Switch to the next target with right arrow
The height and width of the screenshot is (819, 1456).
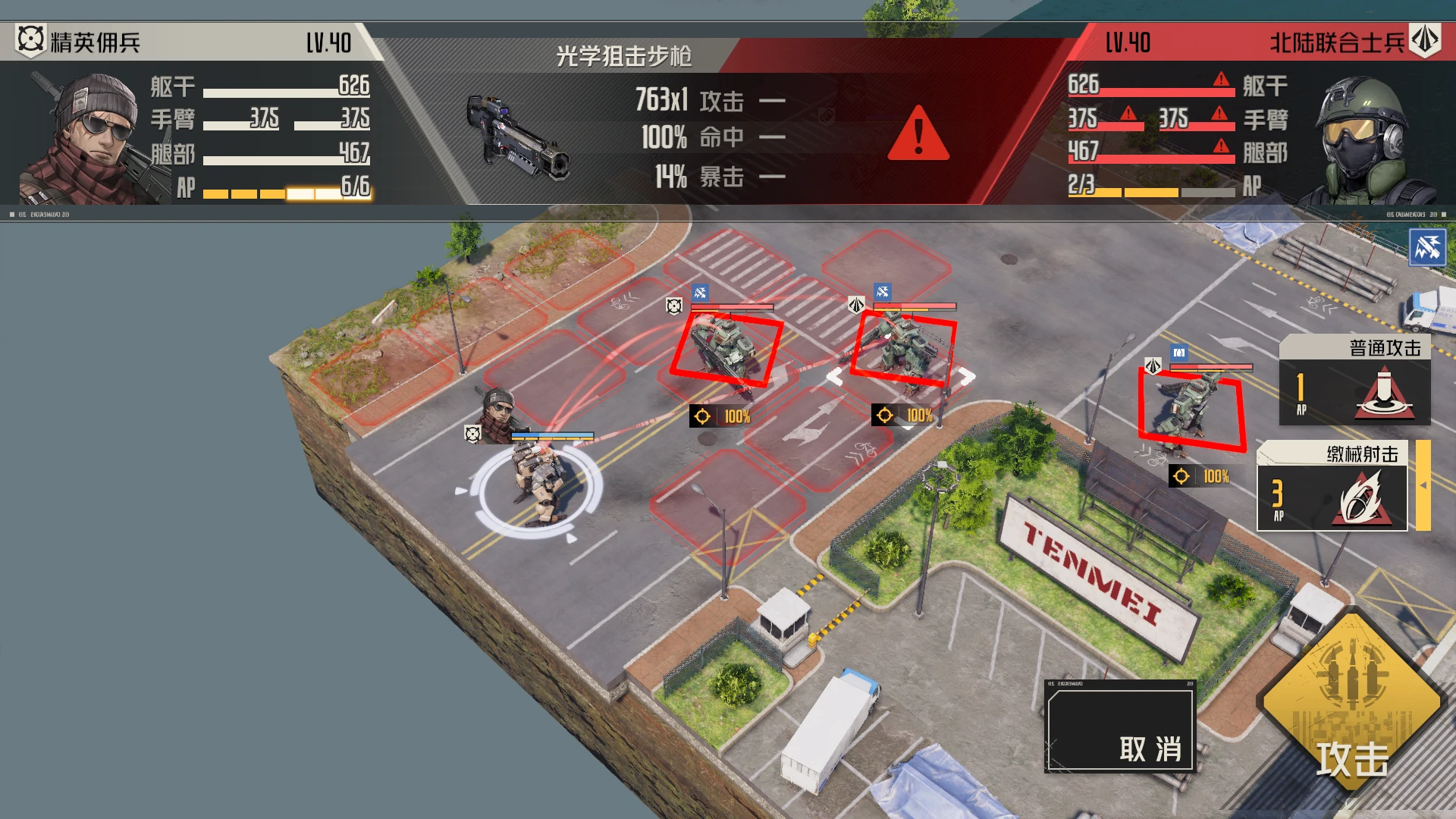pos(966,377)
